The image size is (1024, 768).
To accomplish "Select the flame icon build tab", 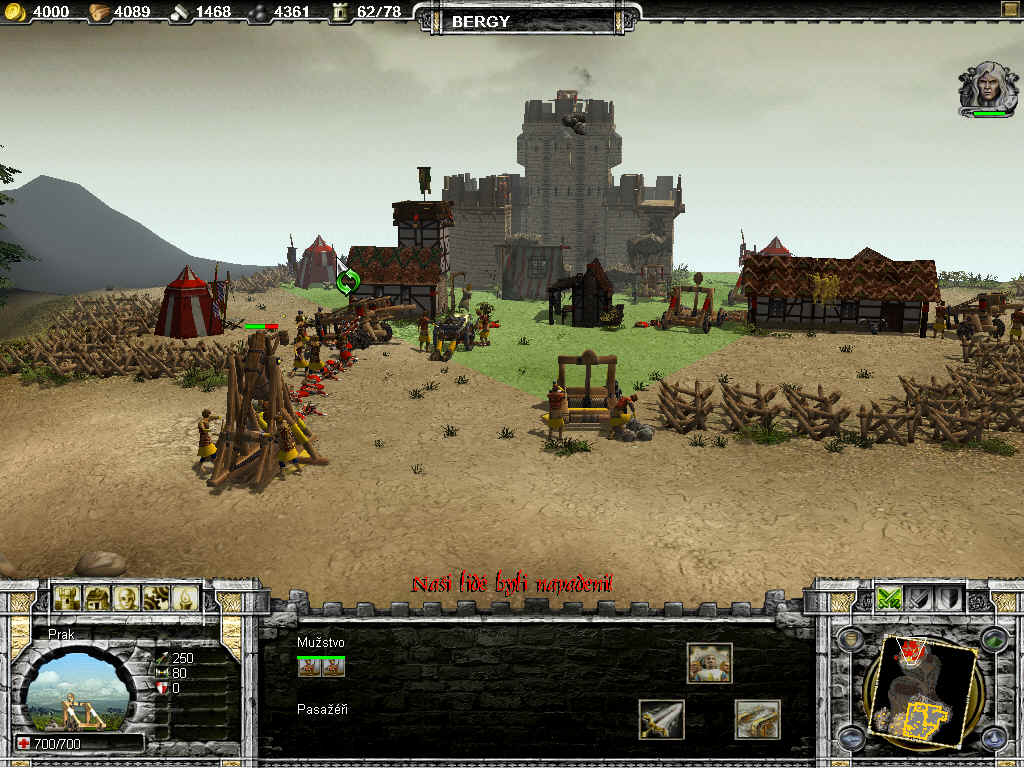I will tap(184, 598).
